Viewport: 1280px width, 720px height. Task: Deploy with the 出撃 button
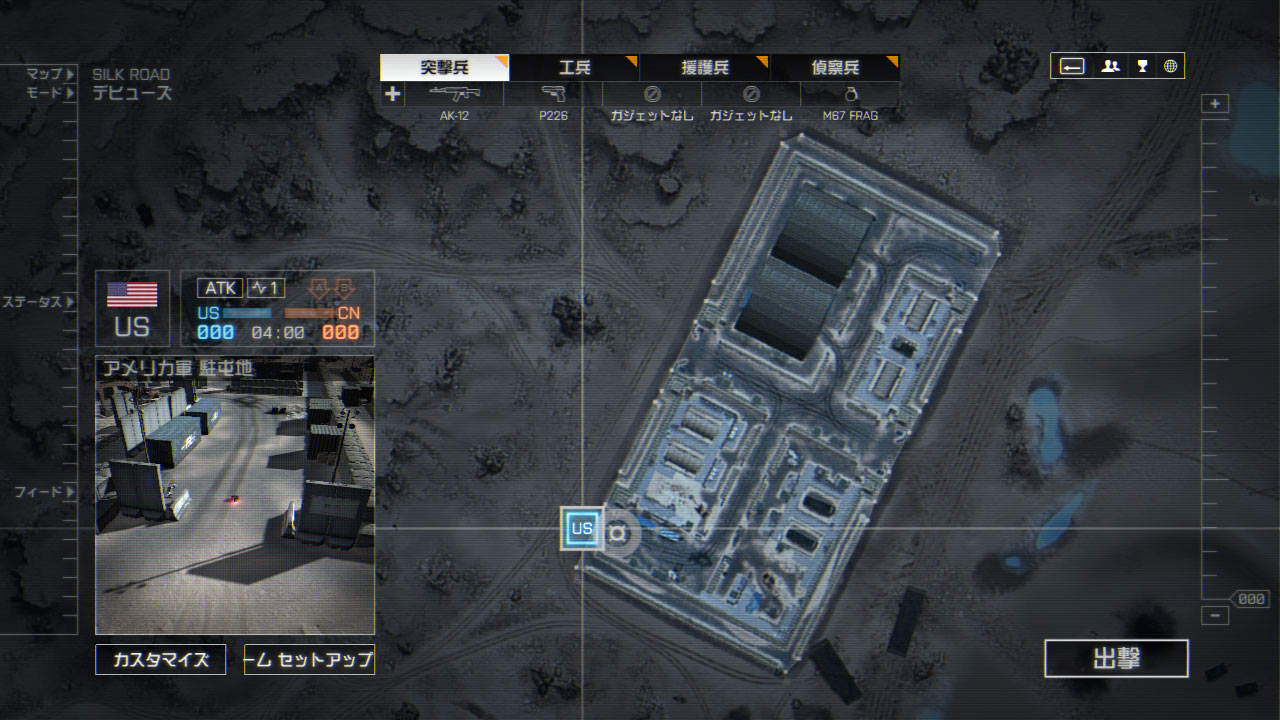tap(1116, 659)
